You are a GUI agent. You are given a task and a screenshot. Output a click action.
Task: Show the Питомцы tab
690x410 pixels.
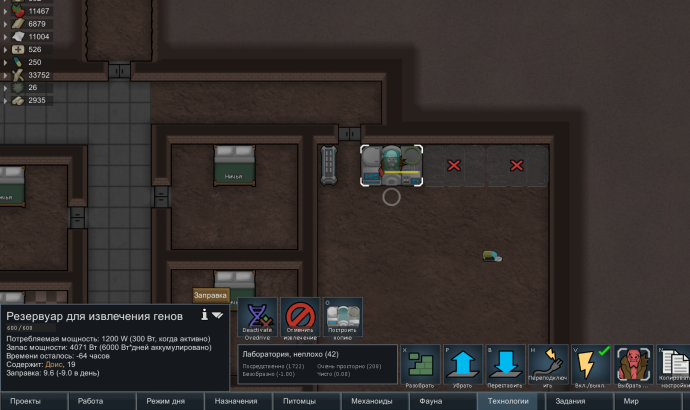pyautogui.click(x=306, y=401)
